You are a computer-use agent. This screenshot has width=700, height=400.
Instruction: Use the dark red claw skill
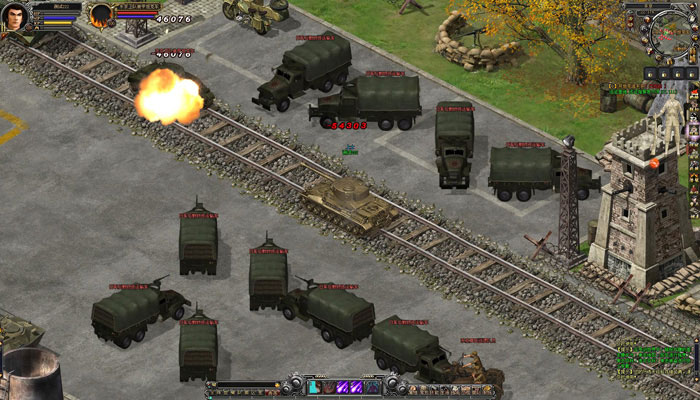coord(327,387)
